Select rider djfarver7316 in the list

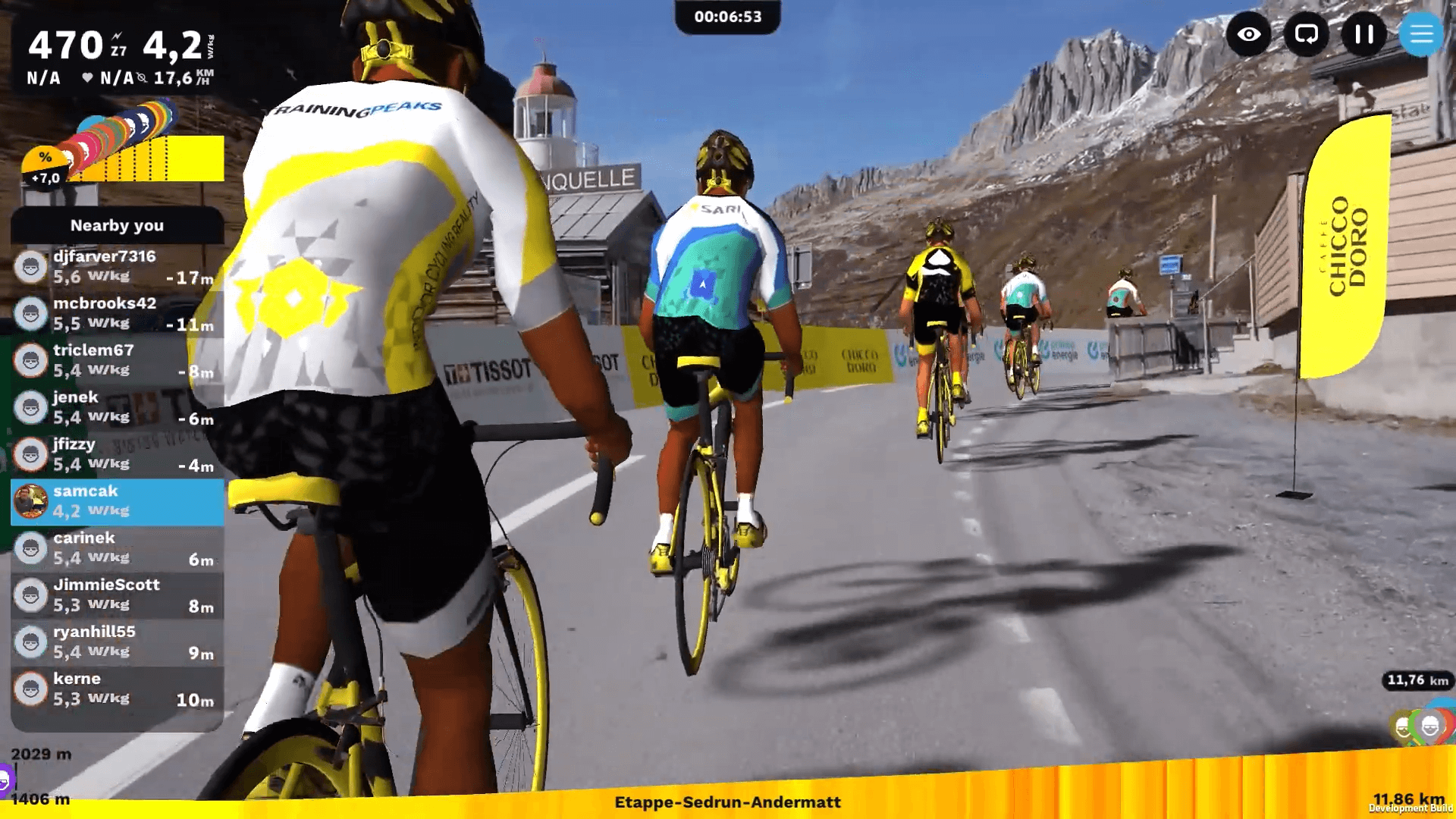pyautogui.click(x=118, y=267)
